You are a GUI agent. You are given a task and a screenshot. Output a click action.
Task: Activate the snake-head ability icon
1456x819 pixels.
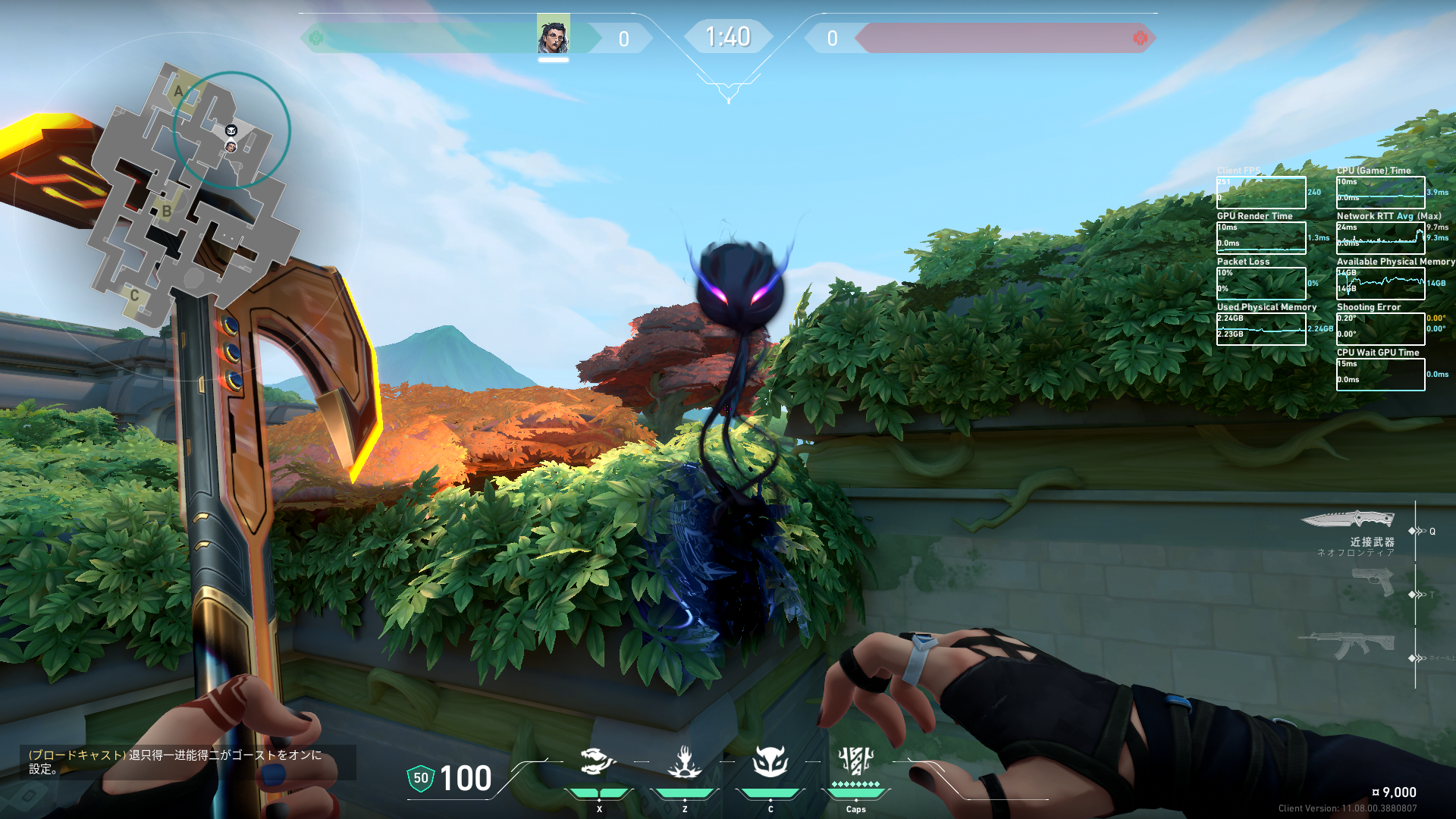click(598, 761)
